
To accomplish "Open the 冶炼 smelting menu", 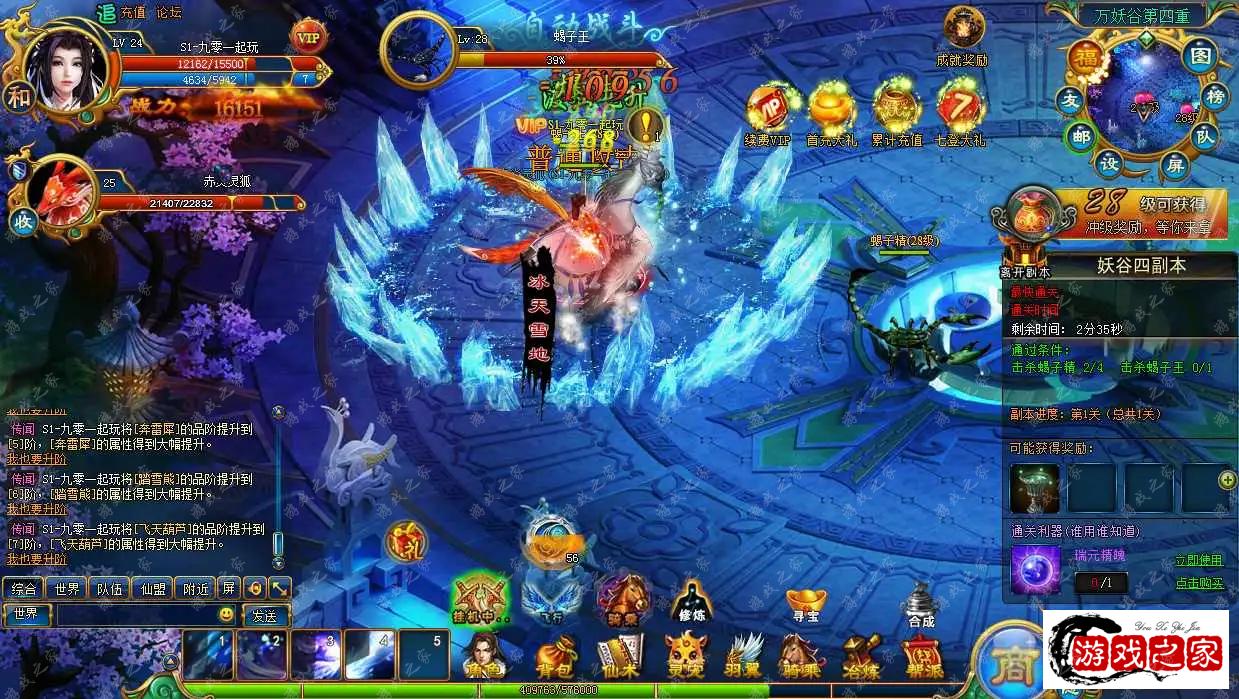I will [859, 656].
